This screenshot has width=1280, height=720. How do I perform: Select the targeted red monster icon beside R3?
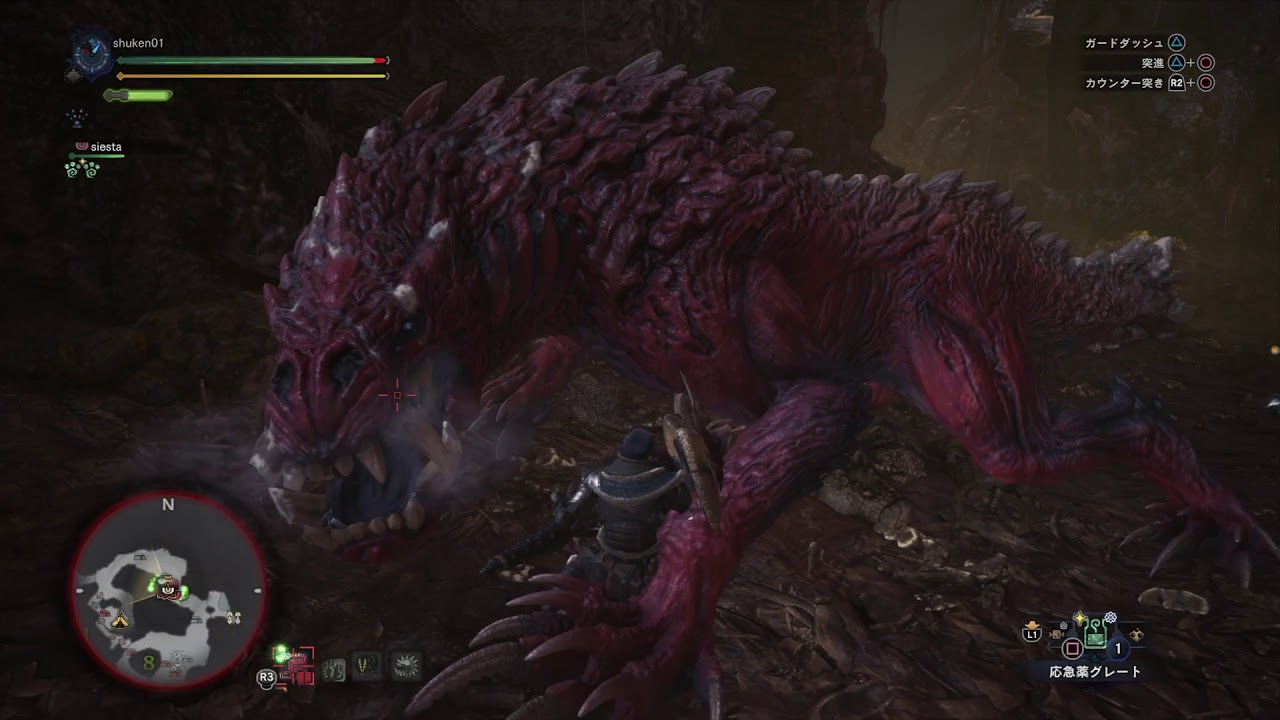298,664
